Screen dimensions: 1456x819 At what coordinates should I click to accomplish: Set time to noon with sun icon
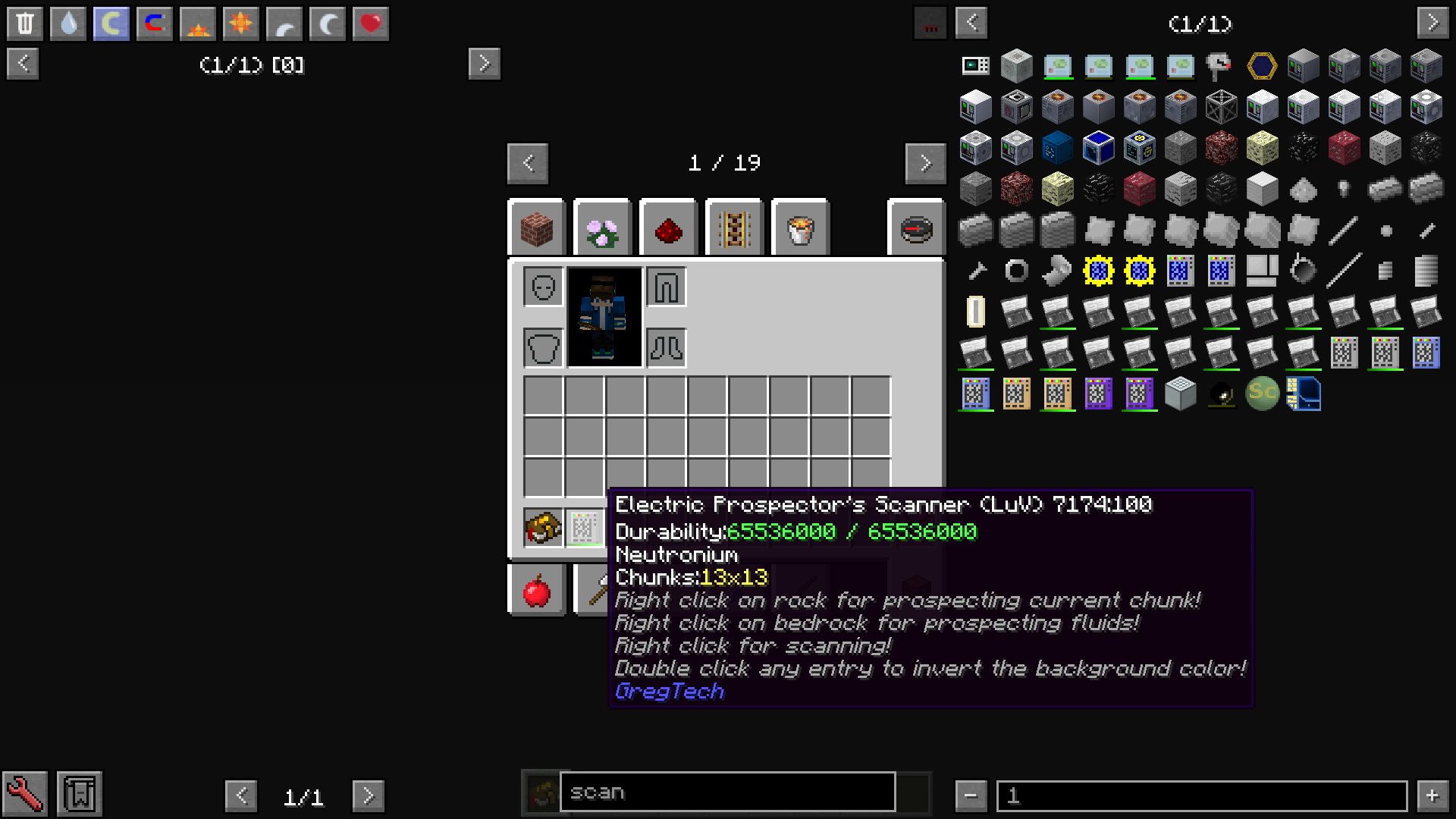click(x=240, y=24)
